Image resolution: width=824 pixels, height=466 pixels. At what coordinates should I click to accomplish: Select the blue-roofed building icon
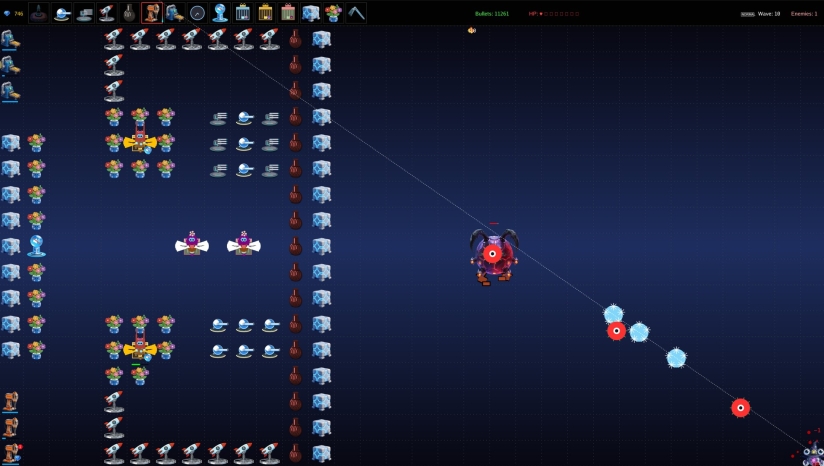click(243, 13)
